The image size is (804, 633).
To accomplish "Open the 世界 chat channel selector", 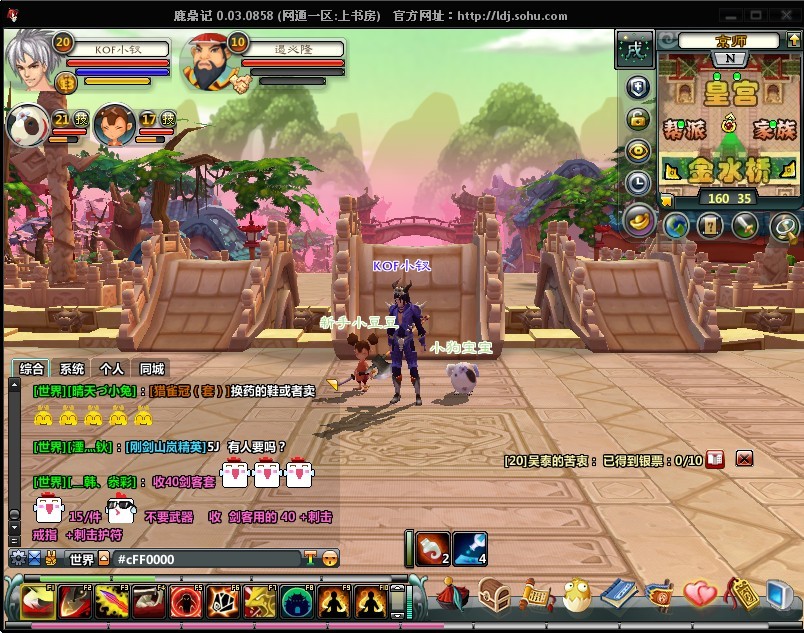I will (x=82, y=559).
